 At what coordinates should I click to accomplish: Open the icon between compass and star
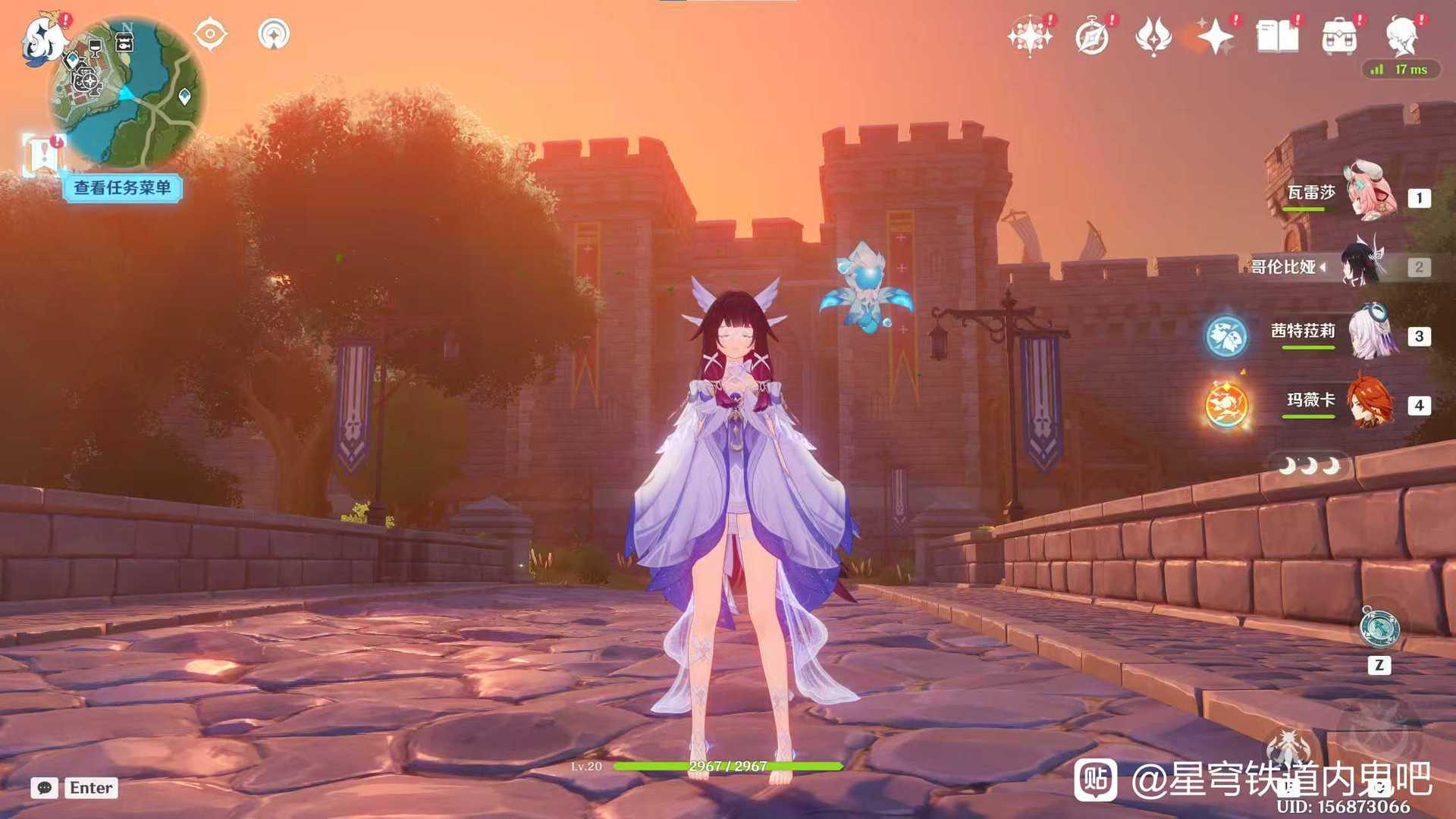[x=1153, y=36]
